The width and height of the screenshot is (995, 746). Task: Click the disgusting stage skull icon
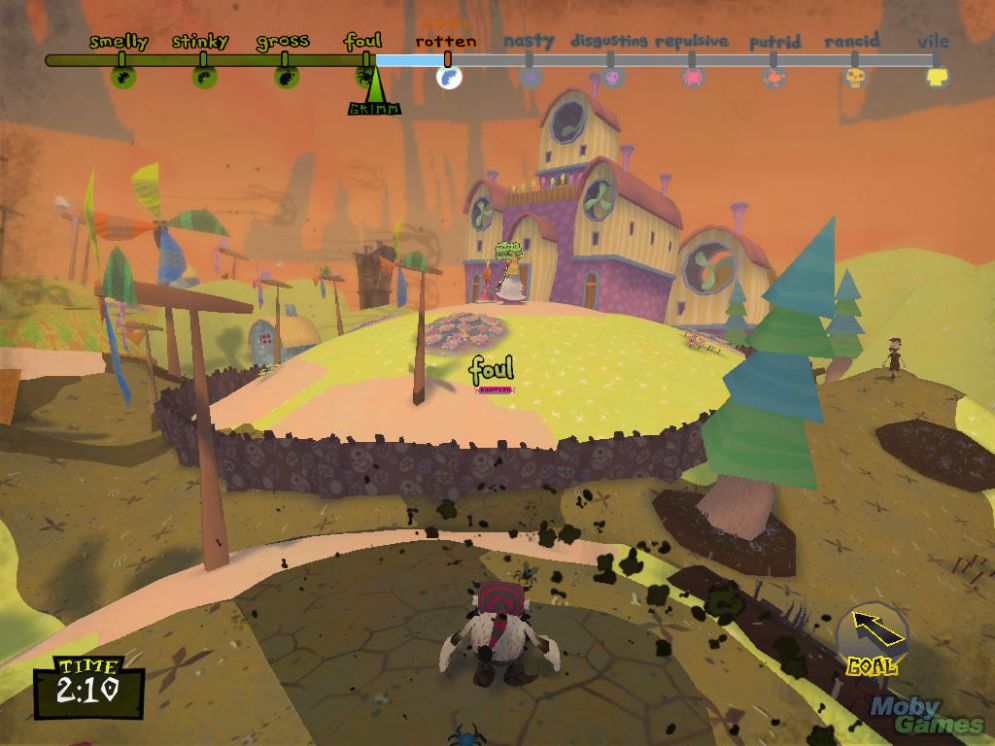(x=612, y=76)
